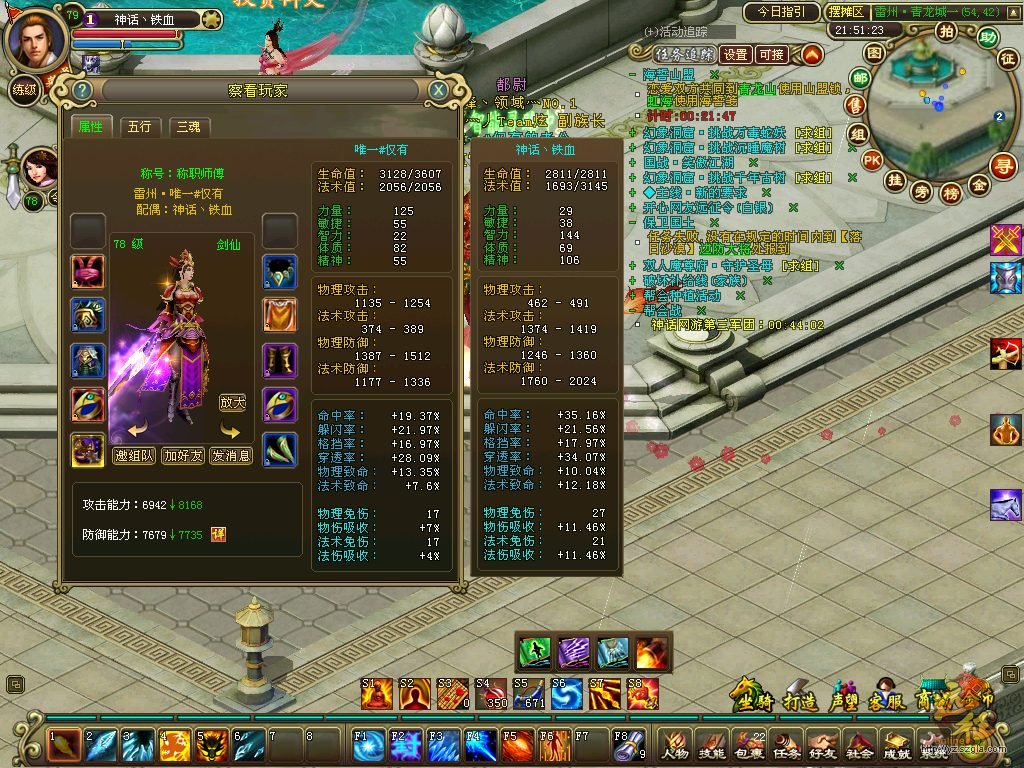Click the 寻 pathfinding button by the minimap
The width and height of the screenshot is (1024, 768).
1003,166
